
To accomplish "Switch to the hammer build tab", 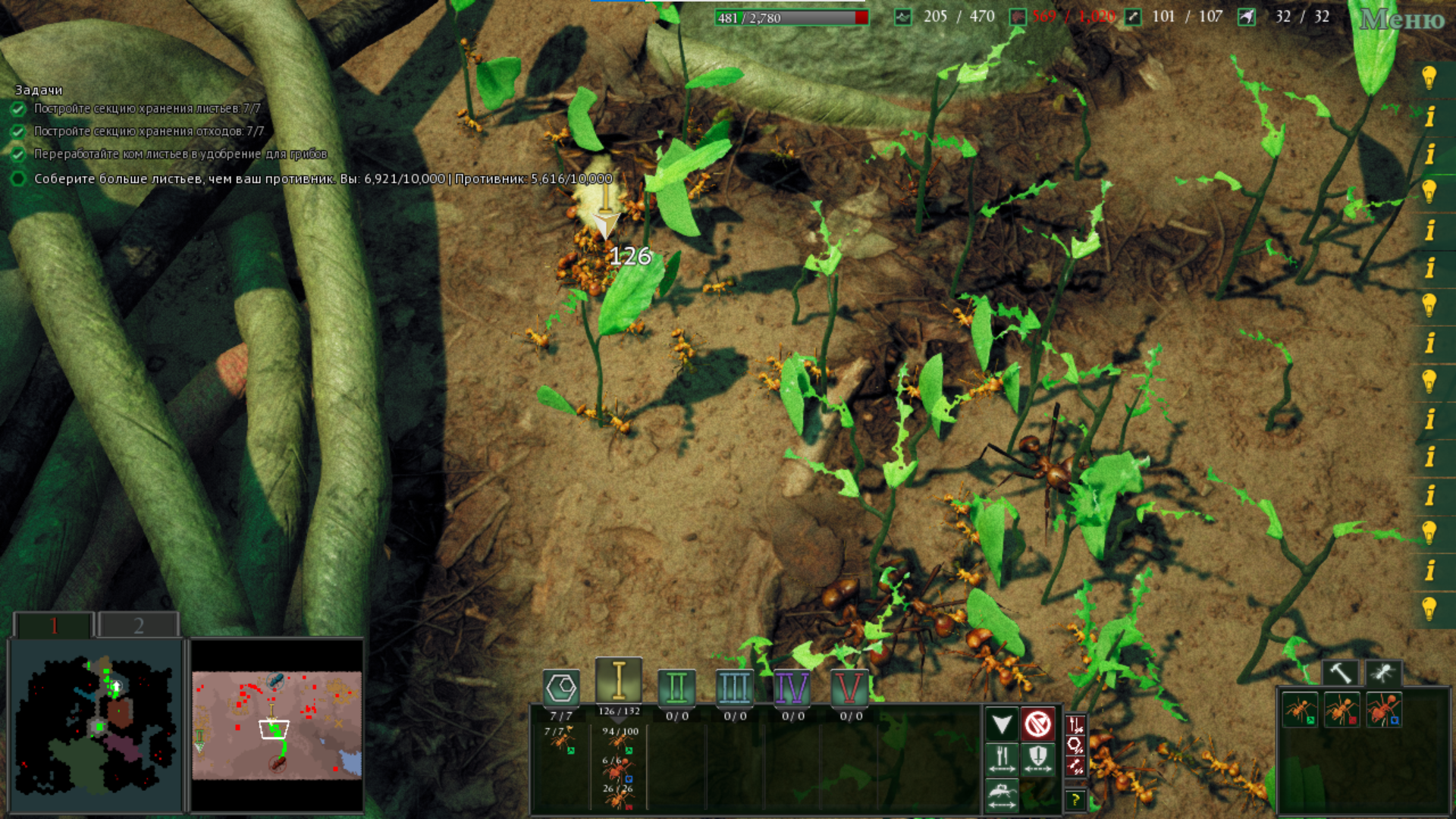I will (1341, 673).
